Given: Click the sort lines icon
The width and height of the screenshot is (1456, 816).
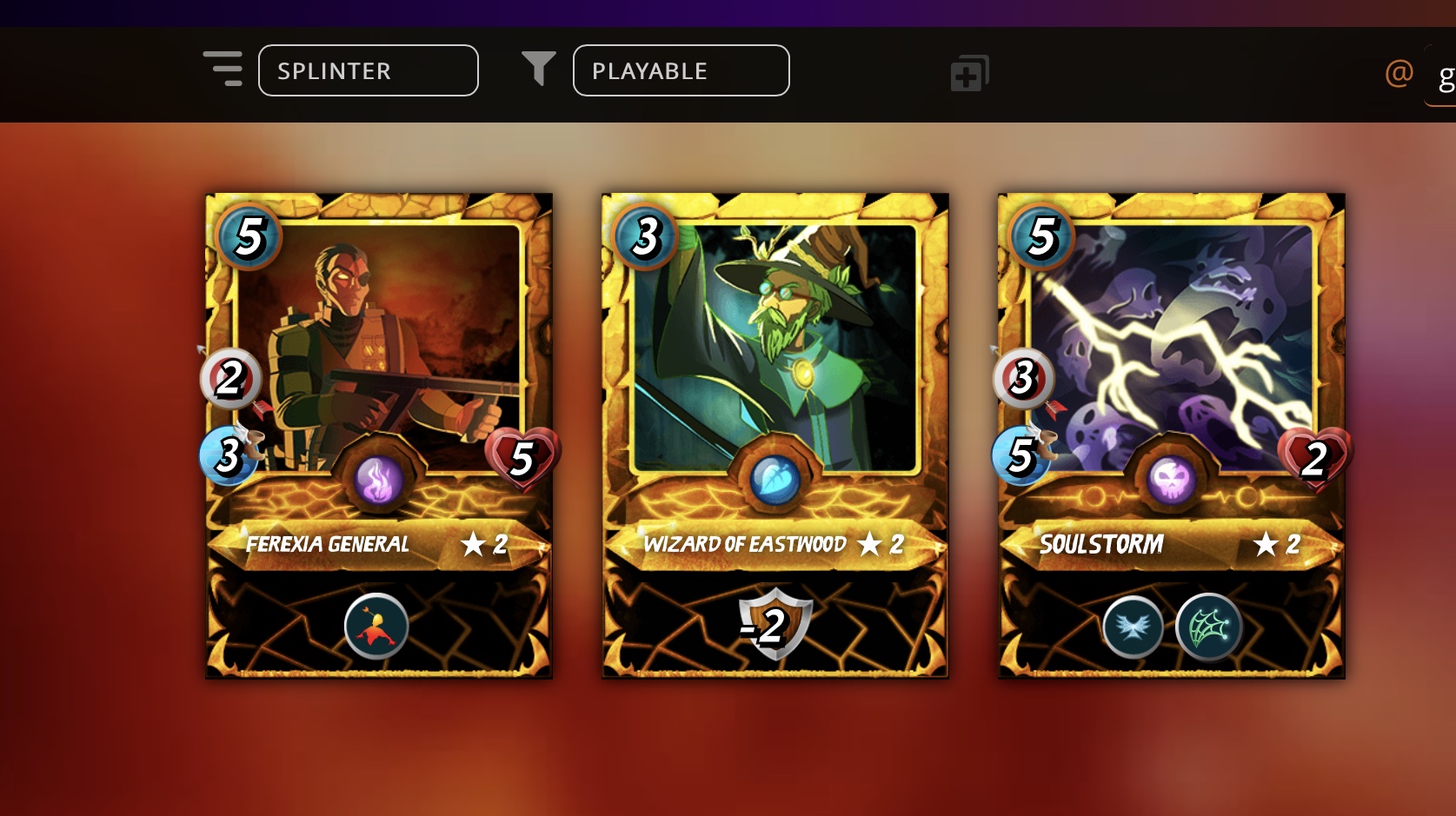Looking at the screenshot, I should point(223,69).
